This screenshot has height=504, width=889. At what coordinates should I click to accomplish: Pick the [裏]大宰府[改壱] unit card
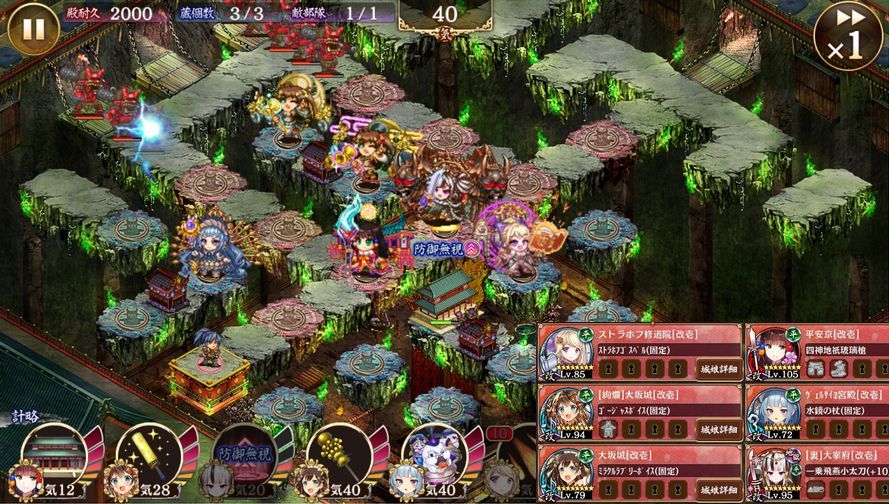coord(815,475)
